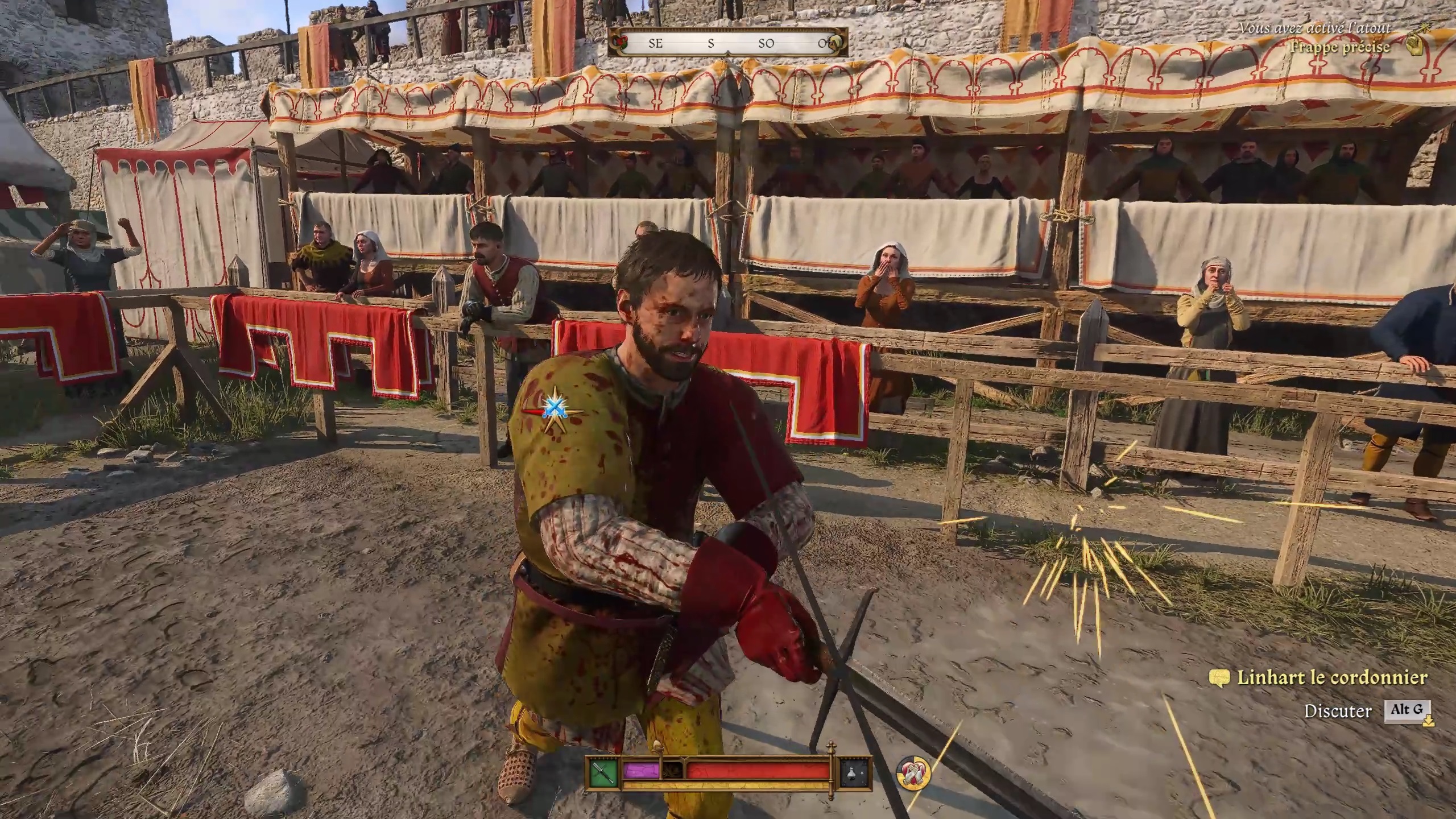Viewport: 1456px width, 819px height.
Task: Click the potion flask icon in the HUD bar
Action: [x=852, y=772]
